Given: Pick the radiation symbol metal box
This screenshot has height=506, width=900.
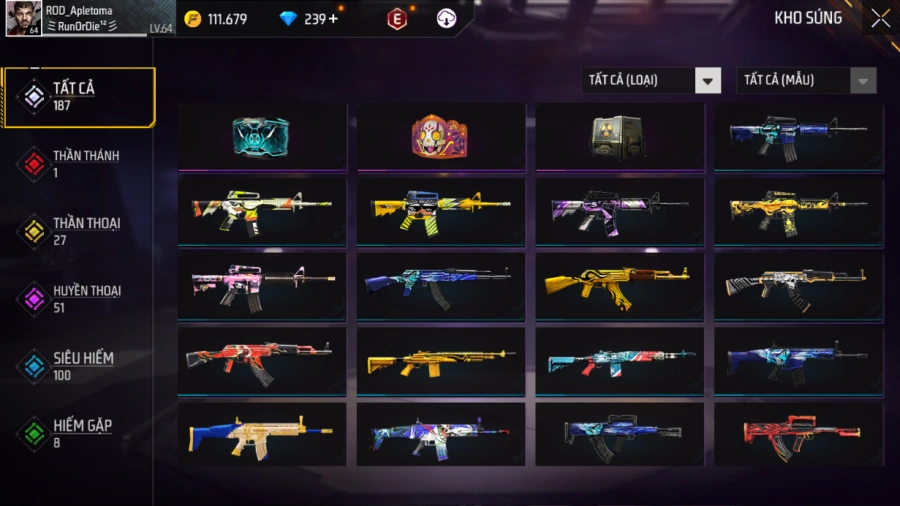Looking at the screenshot, I should tap(619, 136).
